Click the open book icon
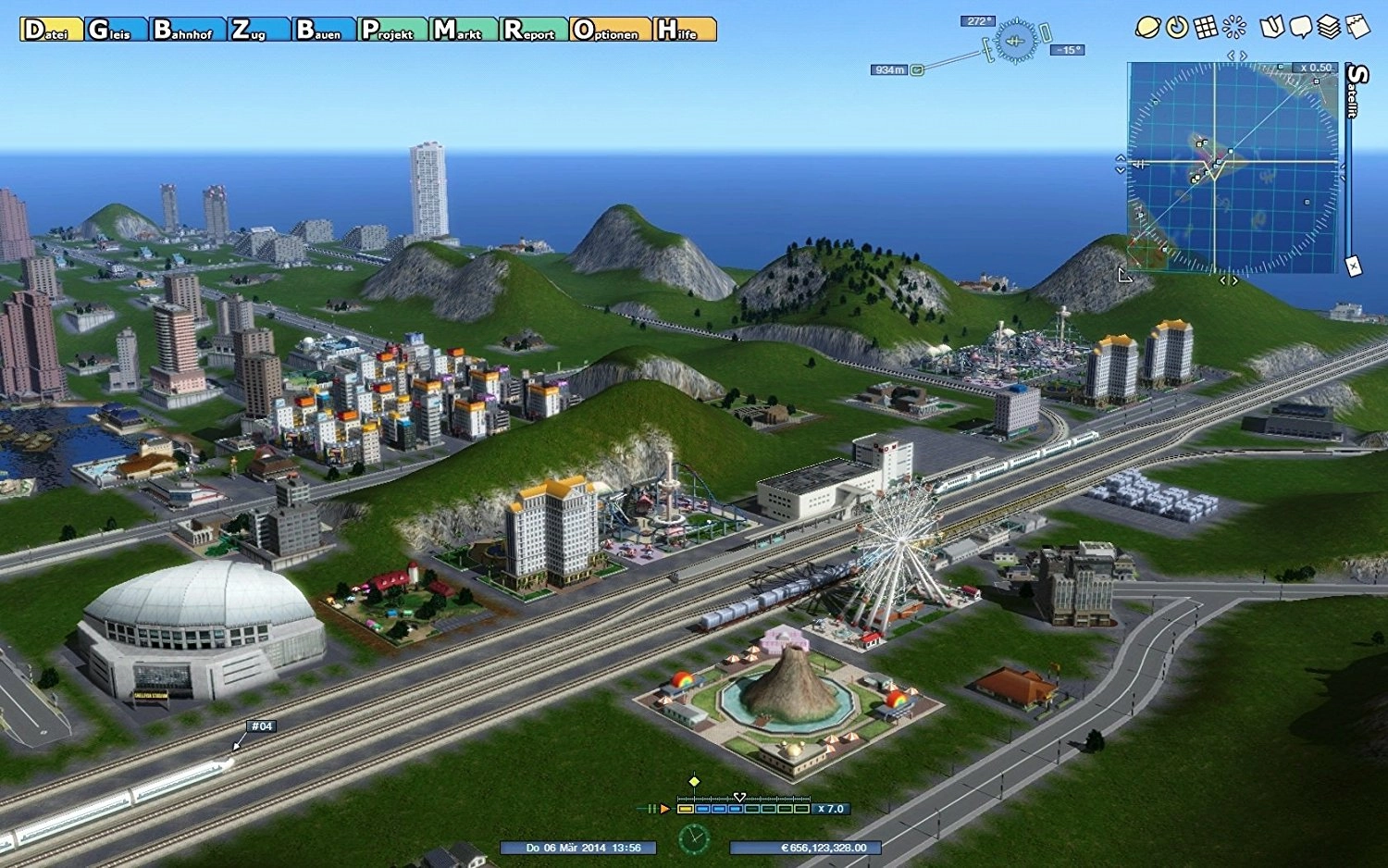The height and width of the screenshot is (868, 1388). [x=1272, y=27]
